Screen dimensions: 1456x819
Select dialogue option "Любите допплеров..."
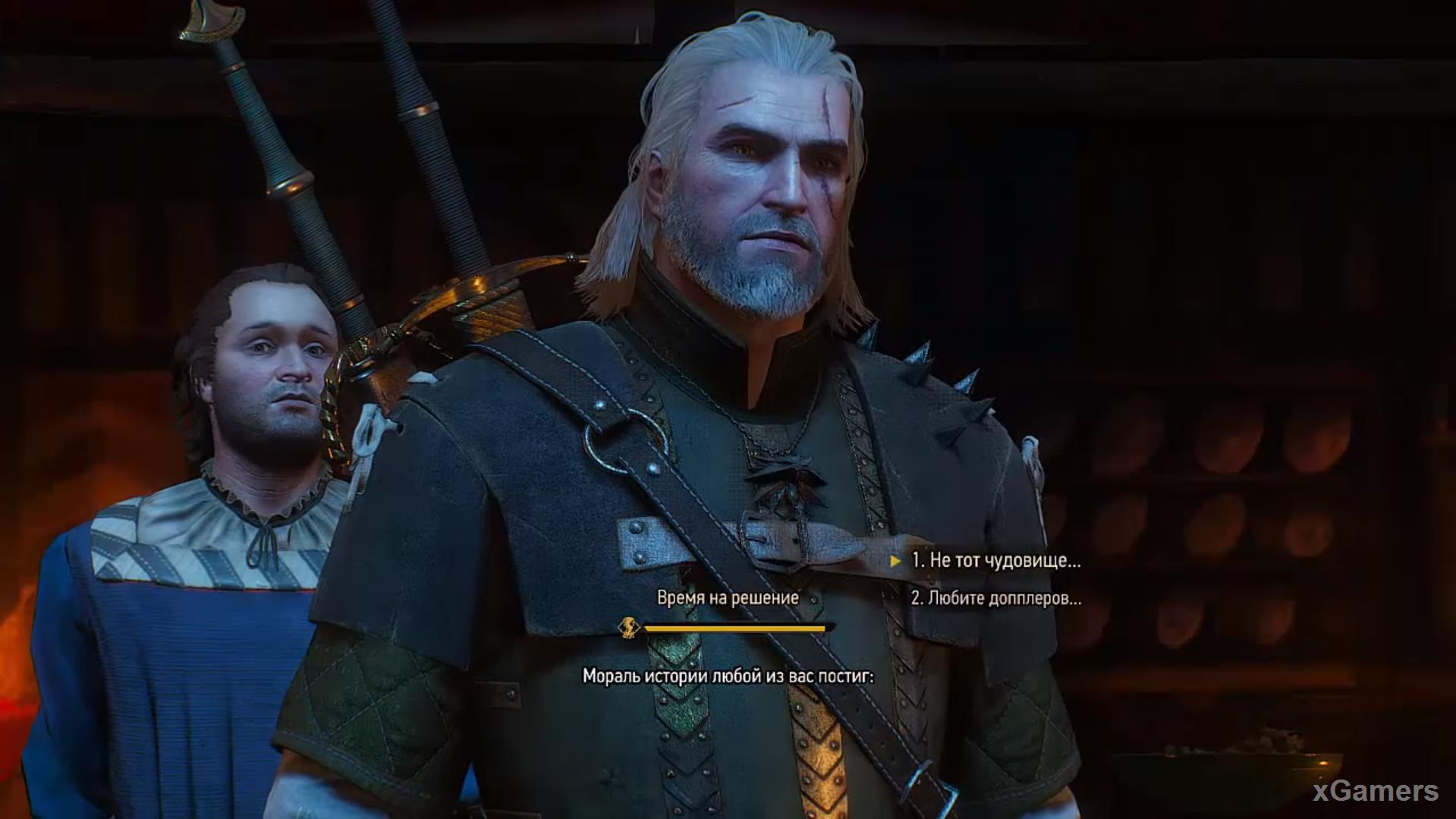click(995, 598)
